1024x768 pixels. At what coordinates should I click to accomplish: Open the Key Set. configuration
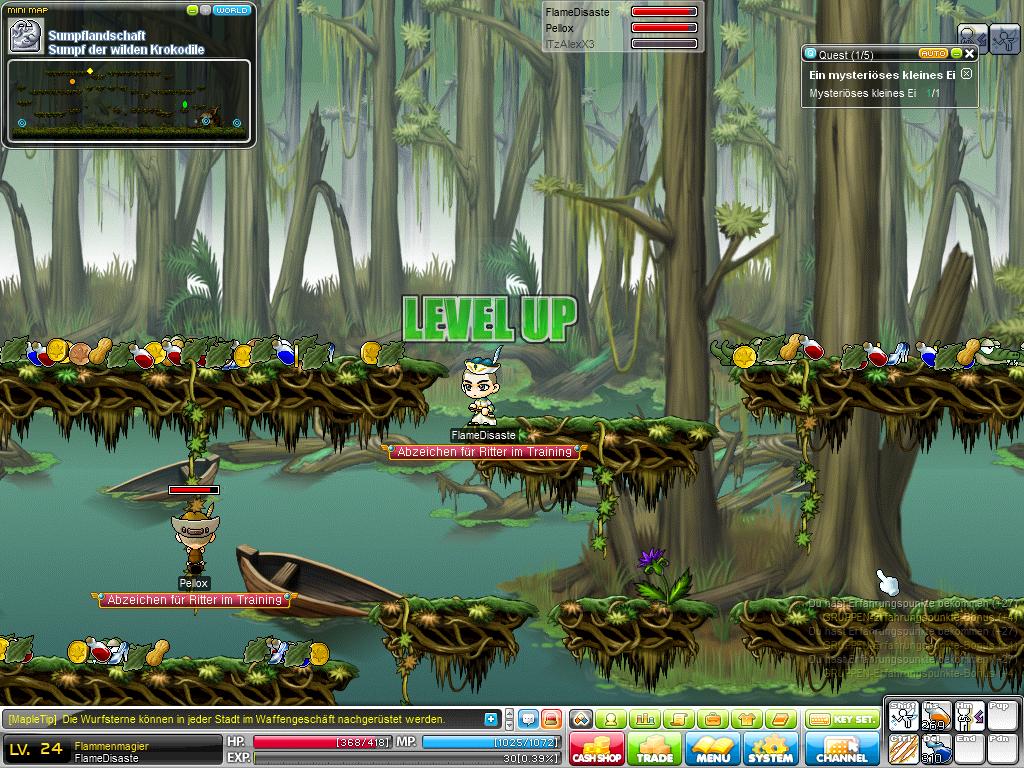[842, 719]
